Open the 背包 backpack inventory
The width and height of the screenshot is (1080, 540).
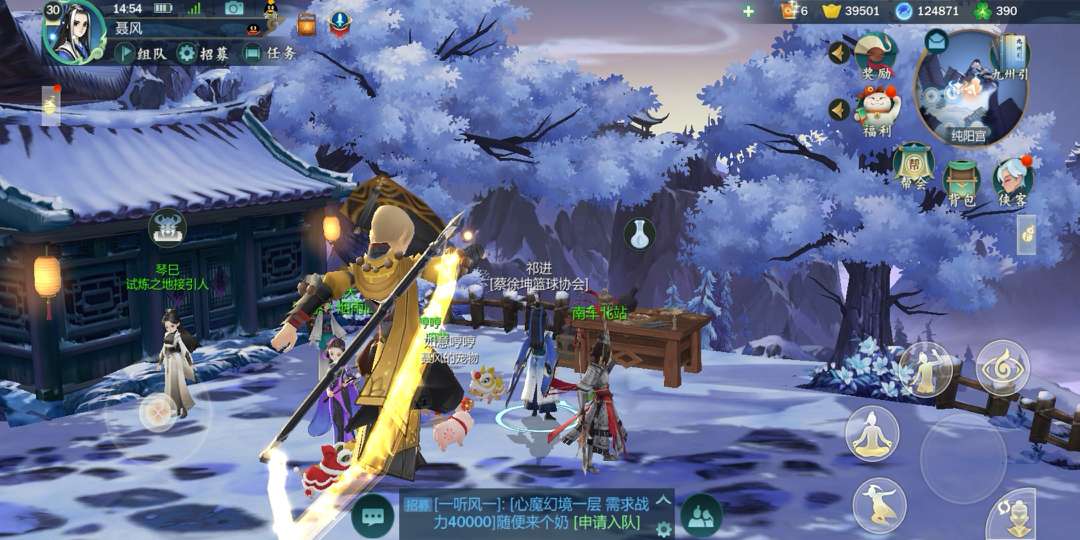[962, 182]
